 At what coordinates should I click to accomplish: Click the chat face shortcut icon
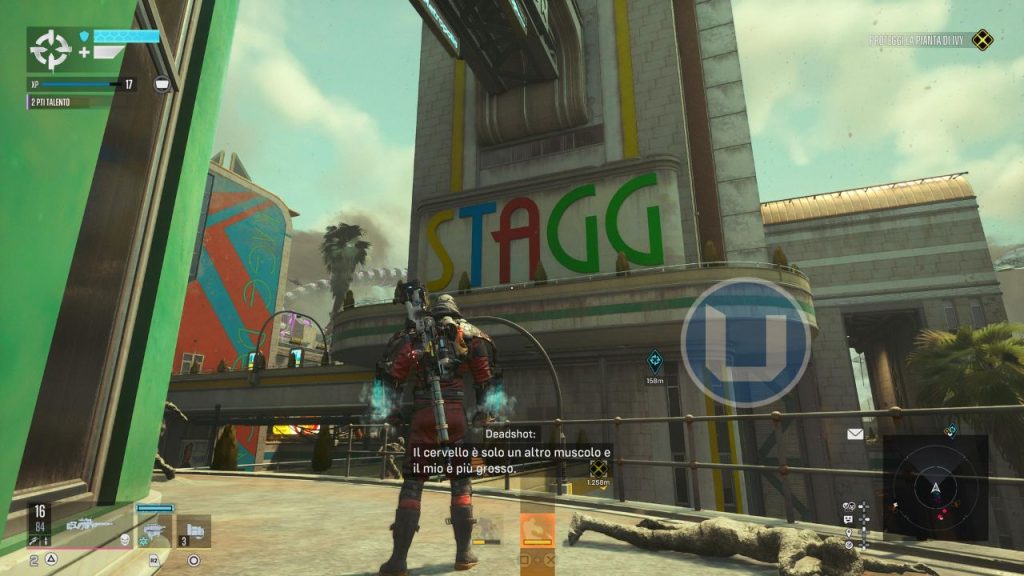point(848,520)
